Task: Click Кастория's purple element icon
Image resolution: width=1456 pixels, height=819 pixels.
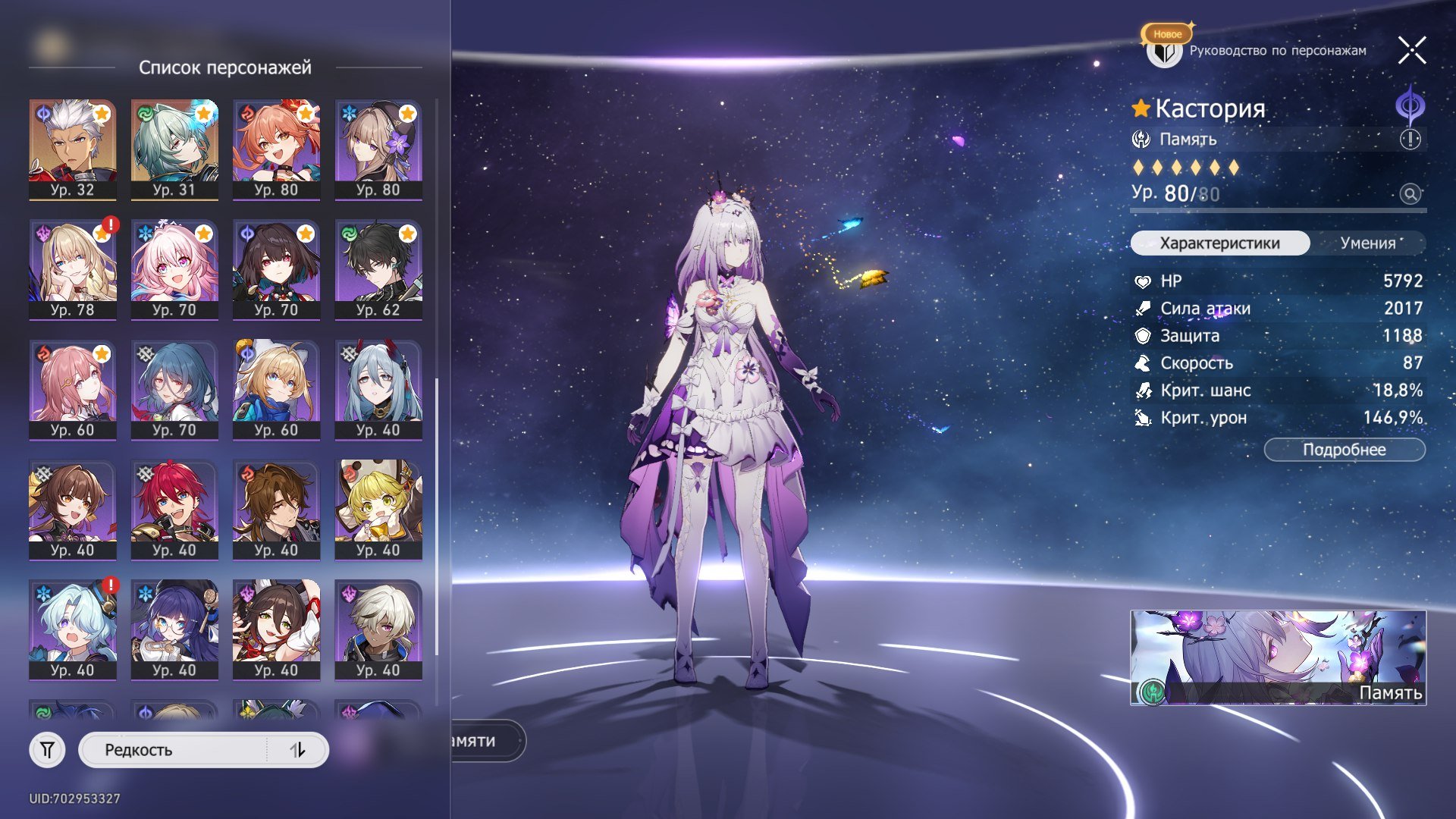Action: [1410, 106]
